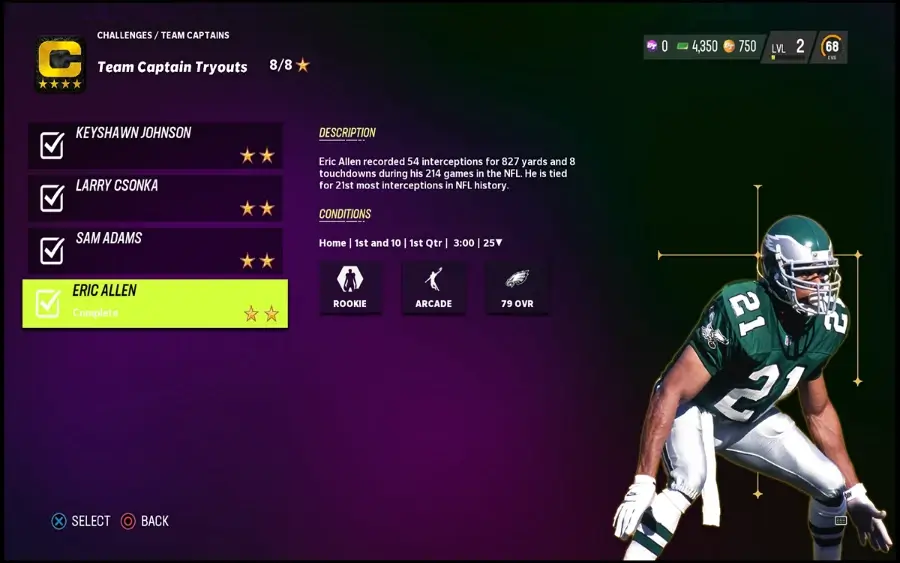Screen dimensions: 900x563
Task: Choose the Larry Csonka challenge row
Action: [155, 198]
